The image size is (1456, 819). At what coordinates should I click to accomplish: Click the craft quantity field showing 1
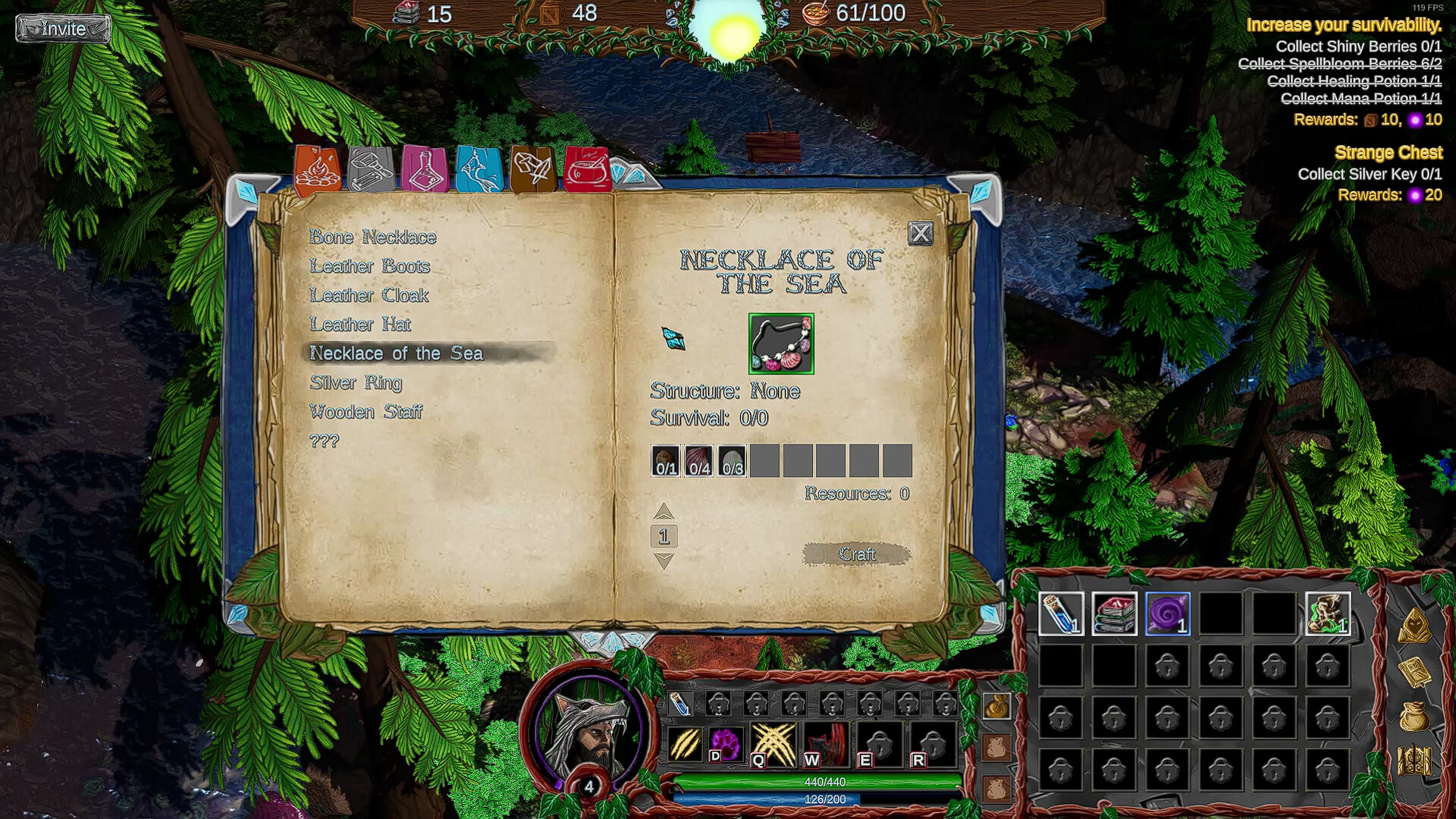click(x=665, y=536)
